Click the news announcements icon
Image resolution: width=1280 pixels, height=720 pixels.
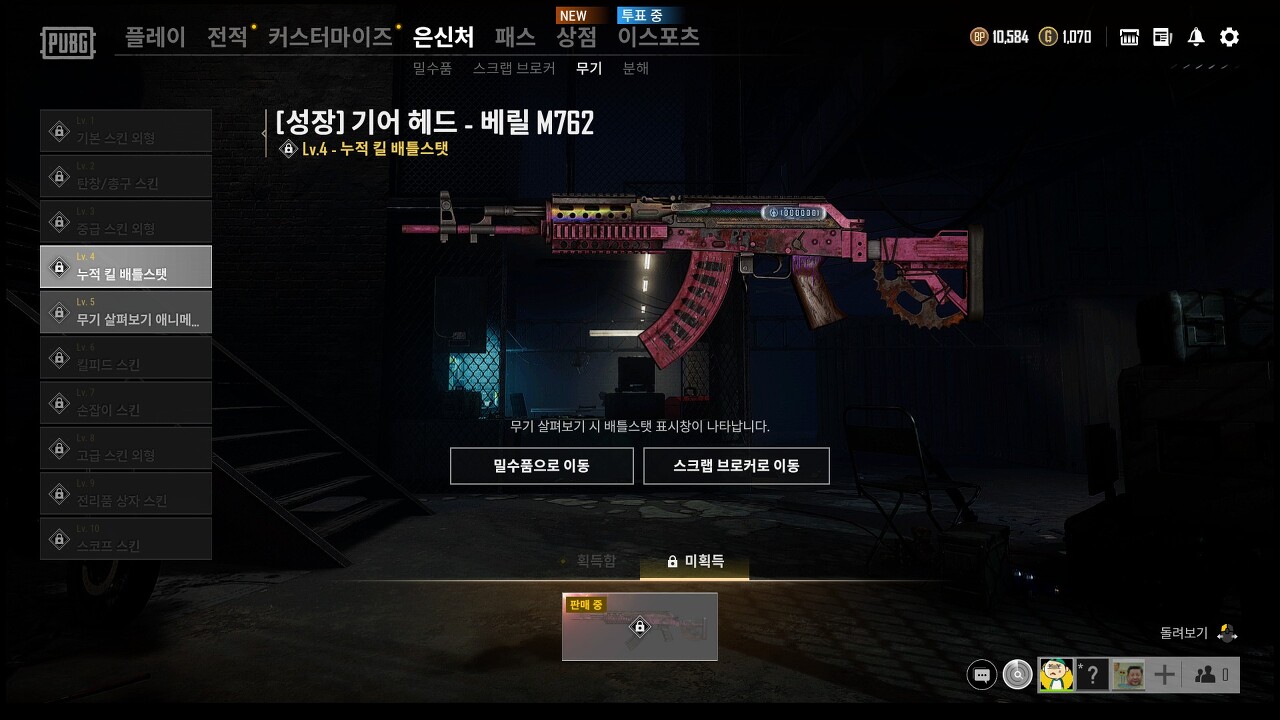(1161, 36)
